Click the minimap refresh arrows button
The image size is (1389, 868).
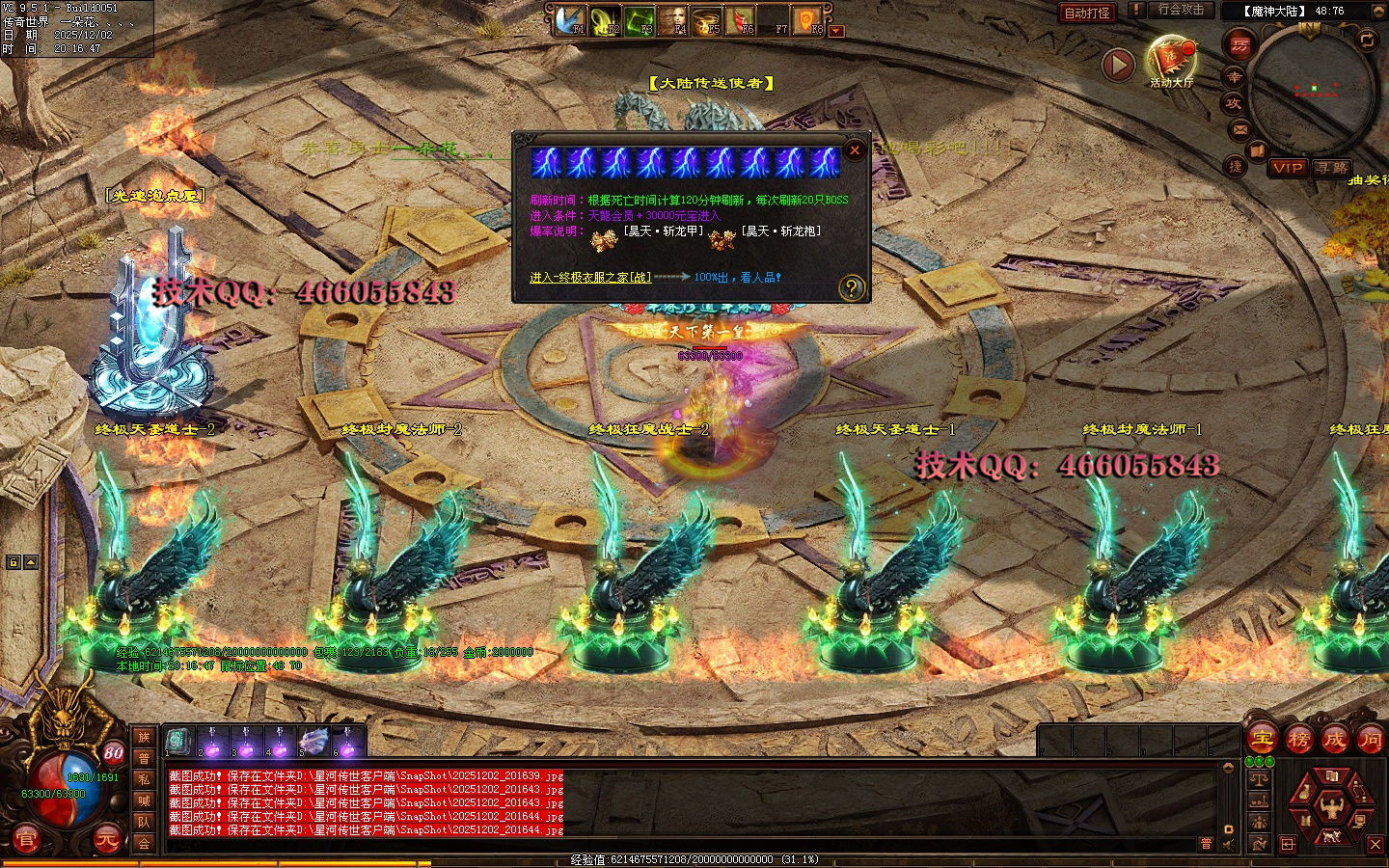click(1367, 40)
